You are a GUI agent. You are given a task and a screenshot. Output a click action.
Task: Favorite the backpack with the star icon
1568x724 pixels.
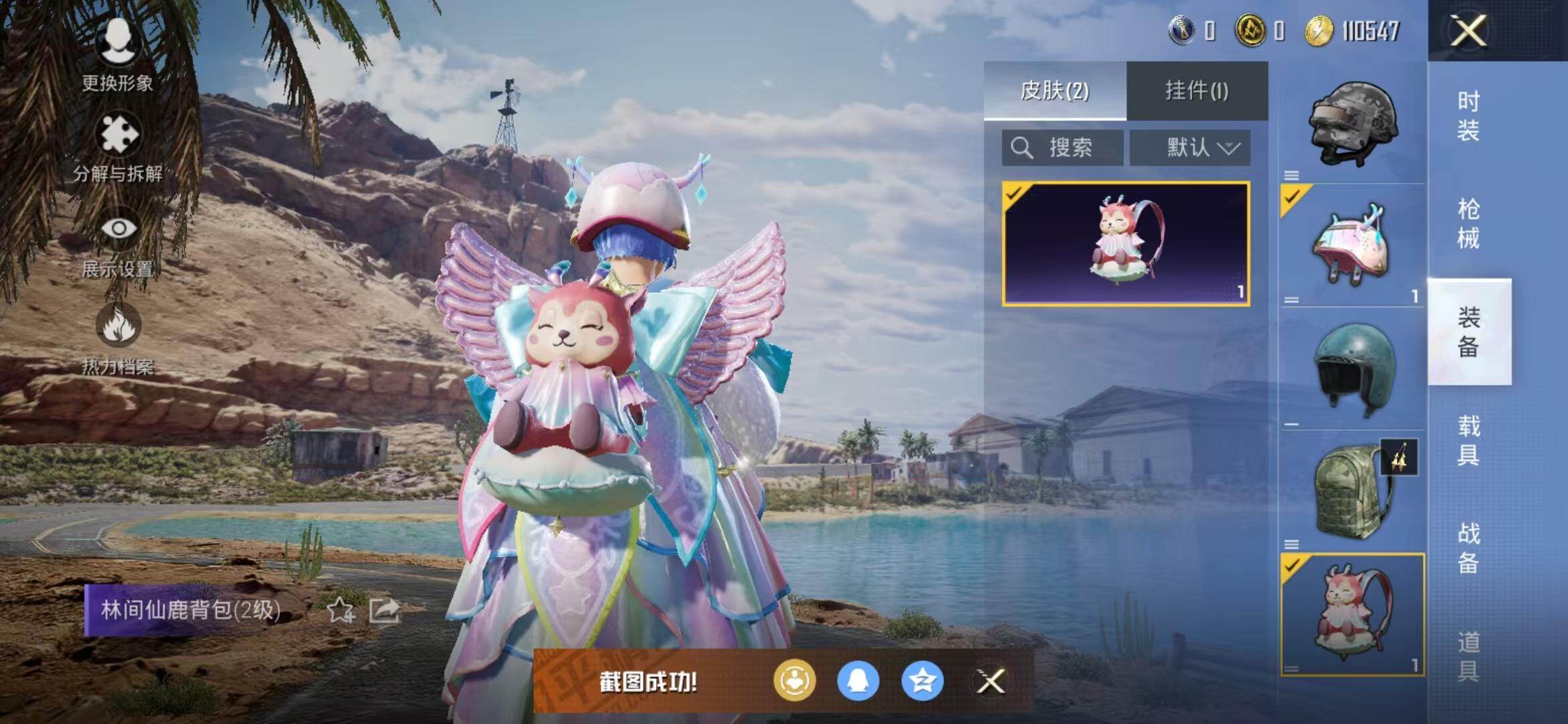pos(340,610)
